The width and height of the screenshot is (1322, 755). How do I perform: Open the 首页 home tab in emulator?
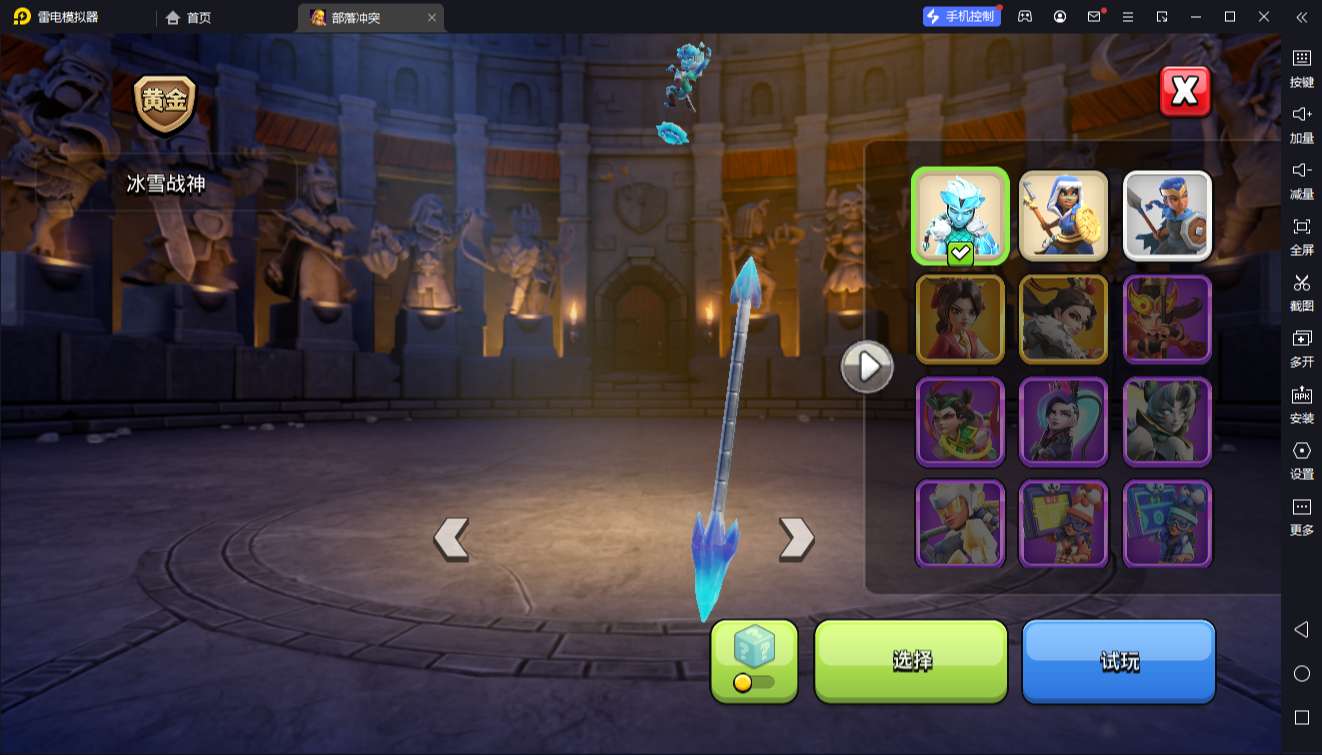pos(189,17)
